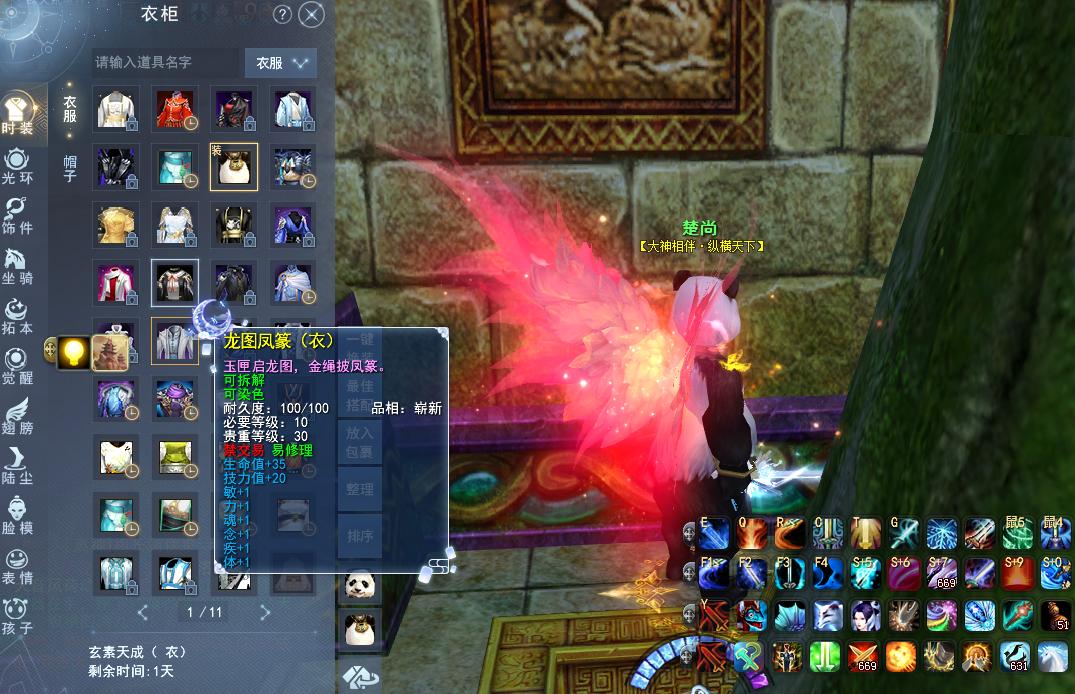Viewport: 1075px width, 694px height.
Task: Open the 衣服 category dropdown
Action: pyautogui.click(x=280, y=62)
